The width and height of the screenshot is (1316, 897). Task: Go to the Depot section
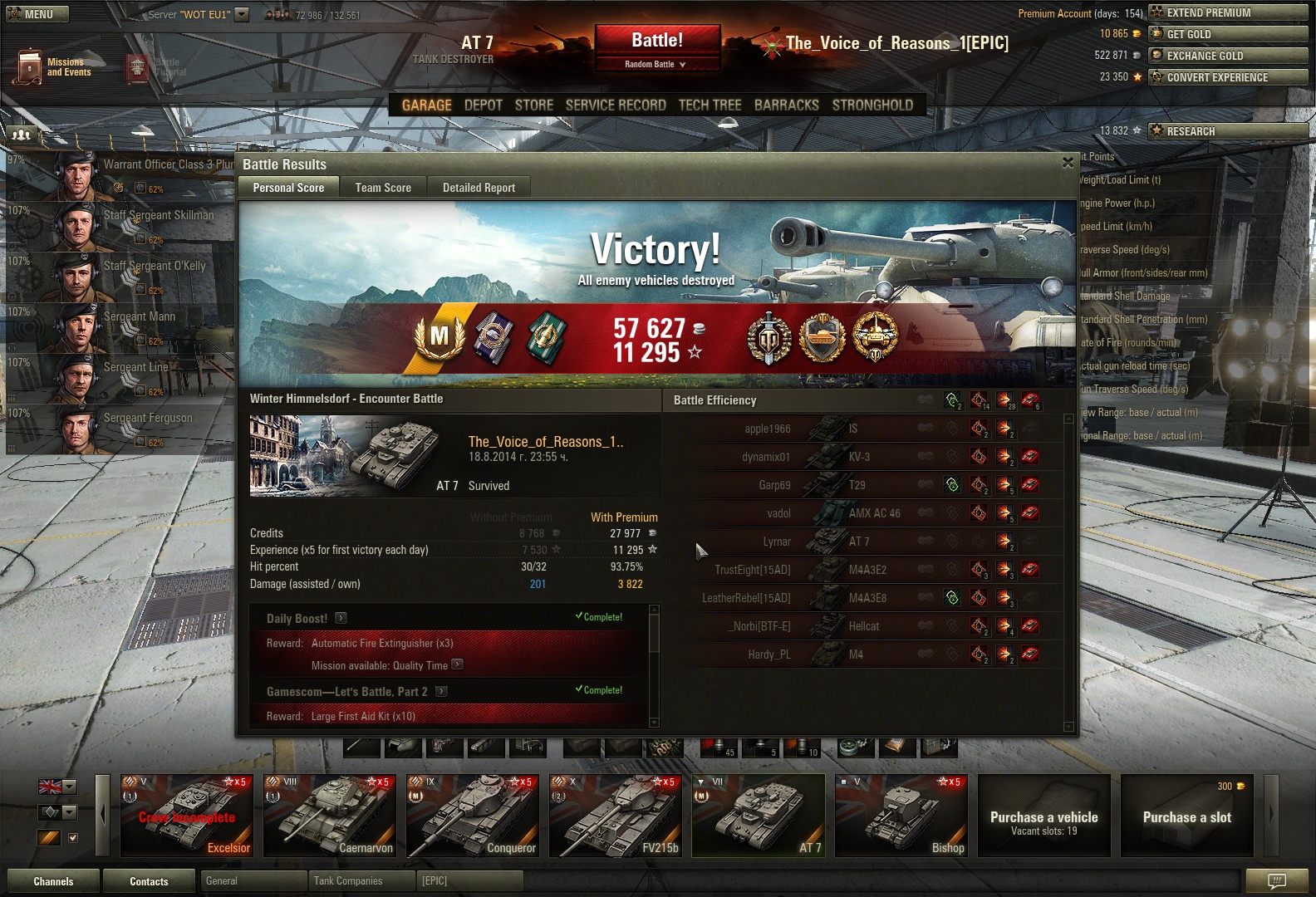coord(483,105)
